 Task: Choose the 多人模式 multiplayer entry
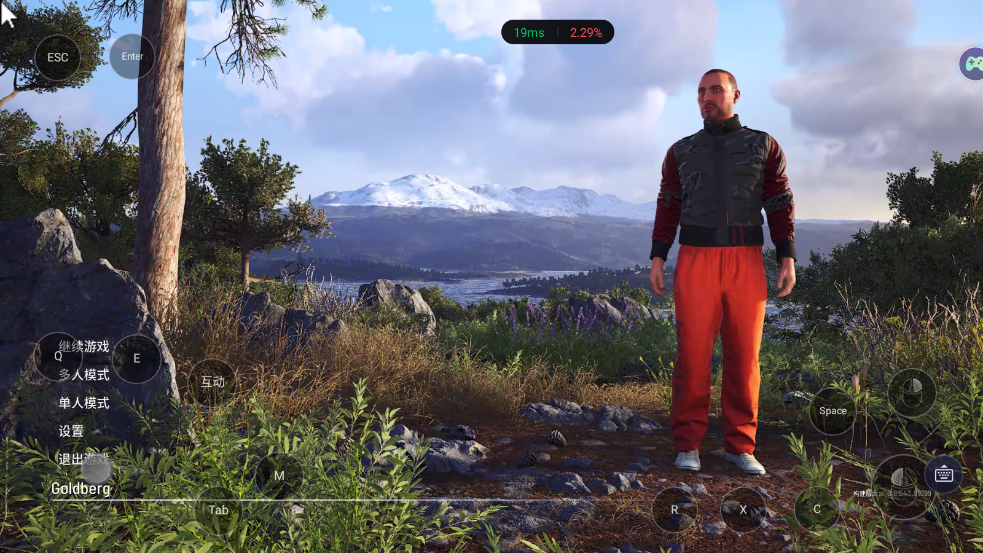click(x=84, y=375)
